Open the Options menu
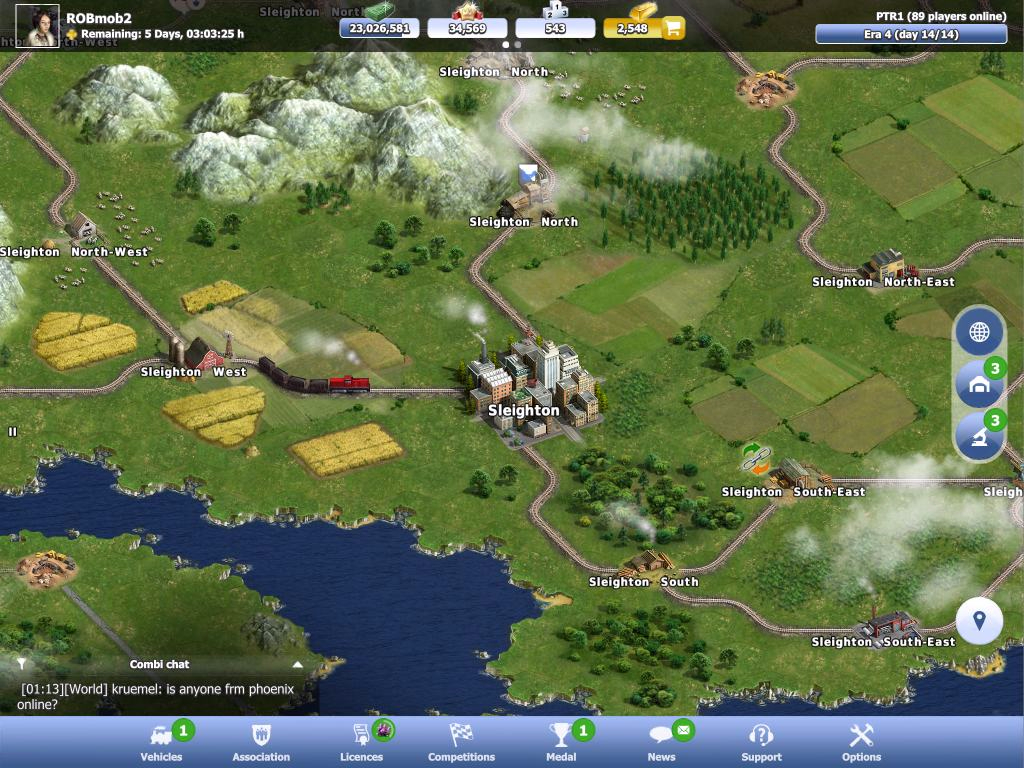1024x768 pixels. tap(861, 742)
